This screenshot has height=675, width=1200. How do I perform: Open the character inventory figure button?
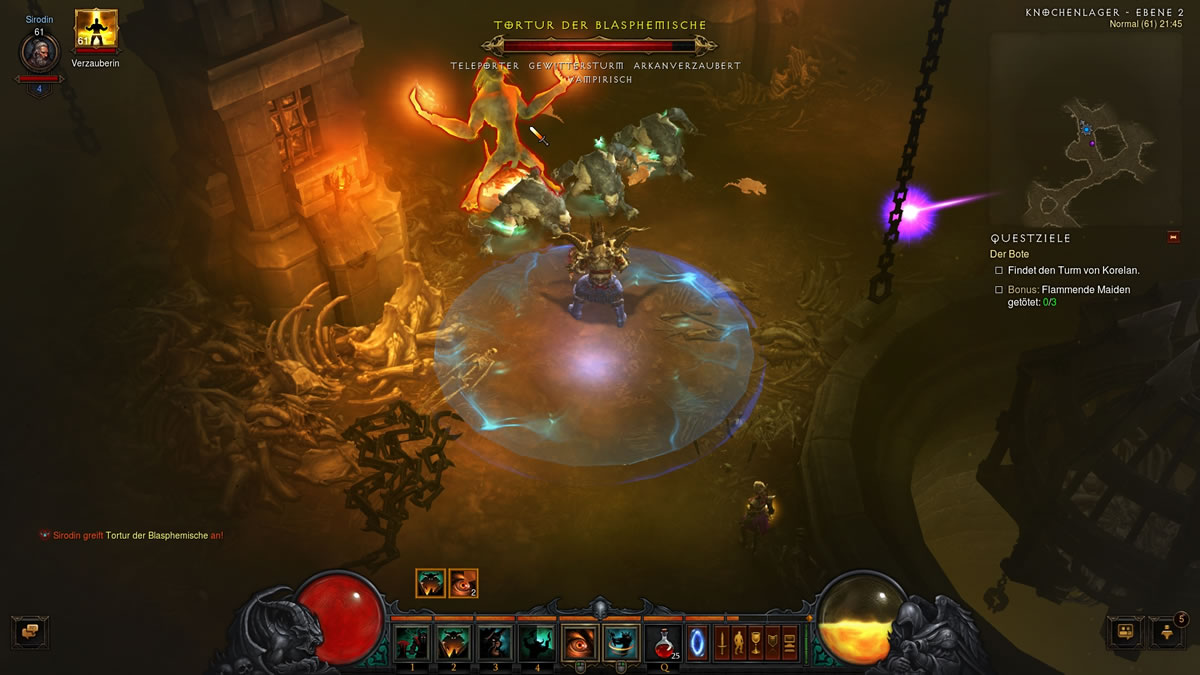[738, 642]
